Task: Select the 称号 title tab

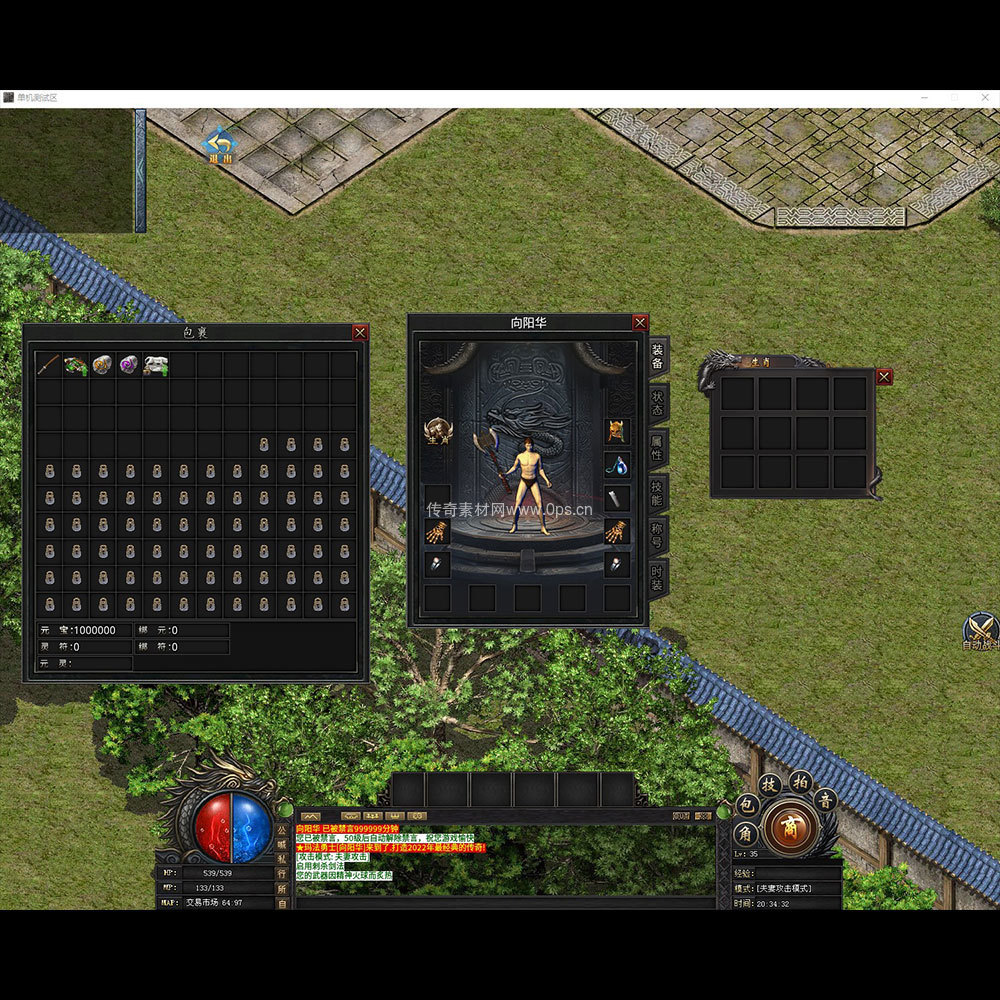Action: tap(657, 536)
